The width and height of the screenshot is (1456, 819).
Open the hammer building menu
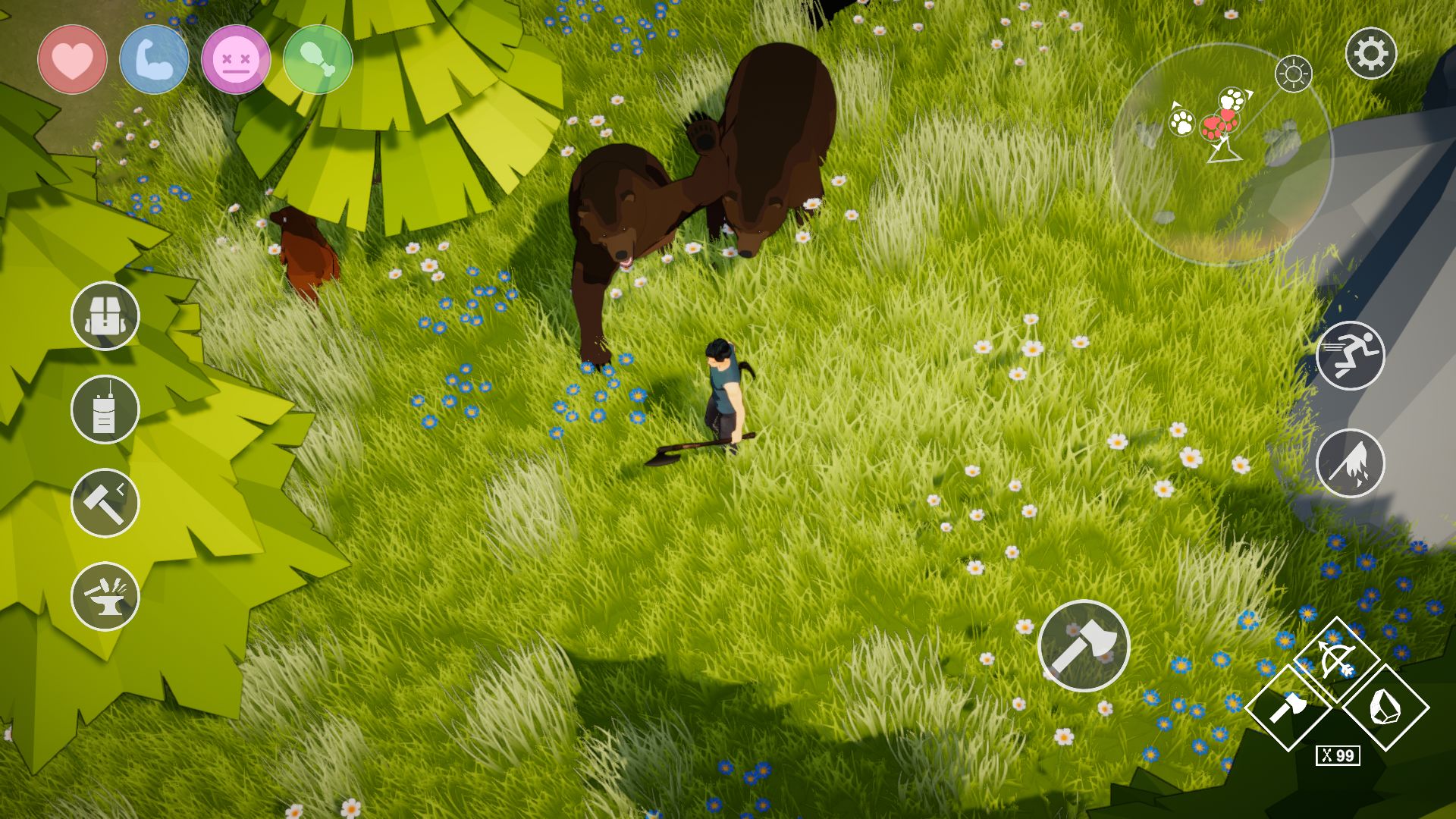[105, 504]
